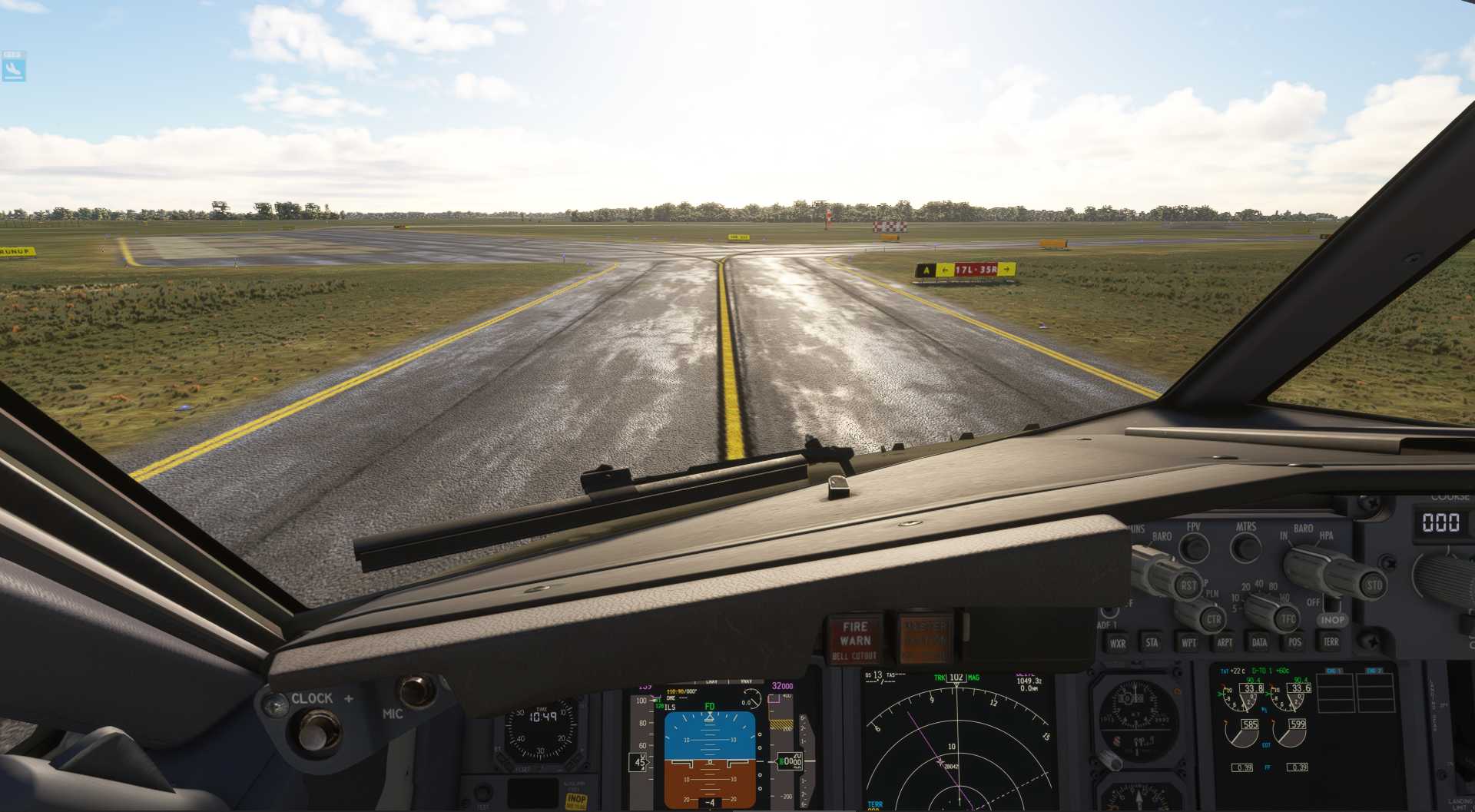Activate the DATA map button
Image resolution: width=1475 pixels, height=812 pixels.
pos(1259,642)
